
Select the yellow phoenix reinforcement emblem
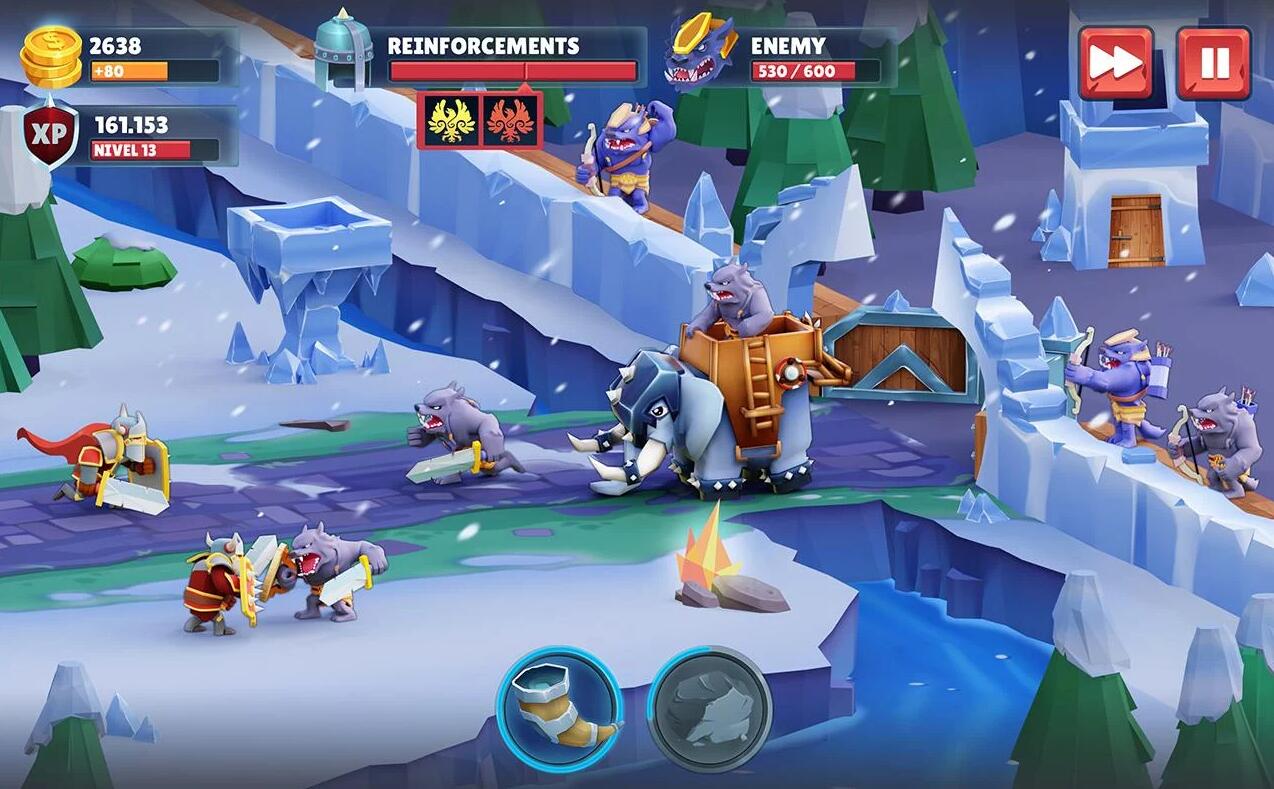click(450, 120)
